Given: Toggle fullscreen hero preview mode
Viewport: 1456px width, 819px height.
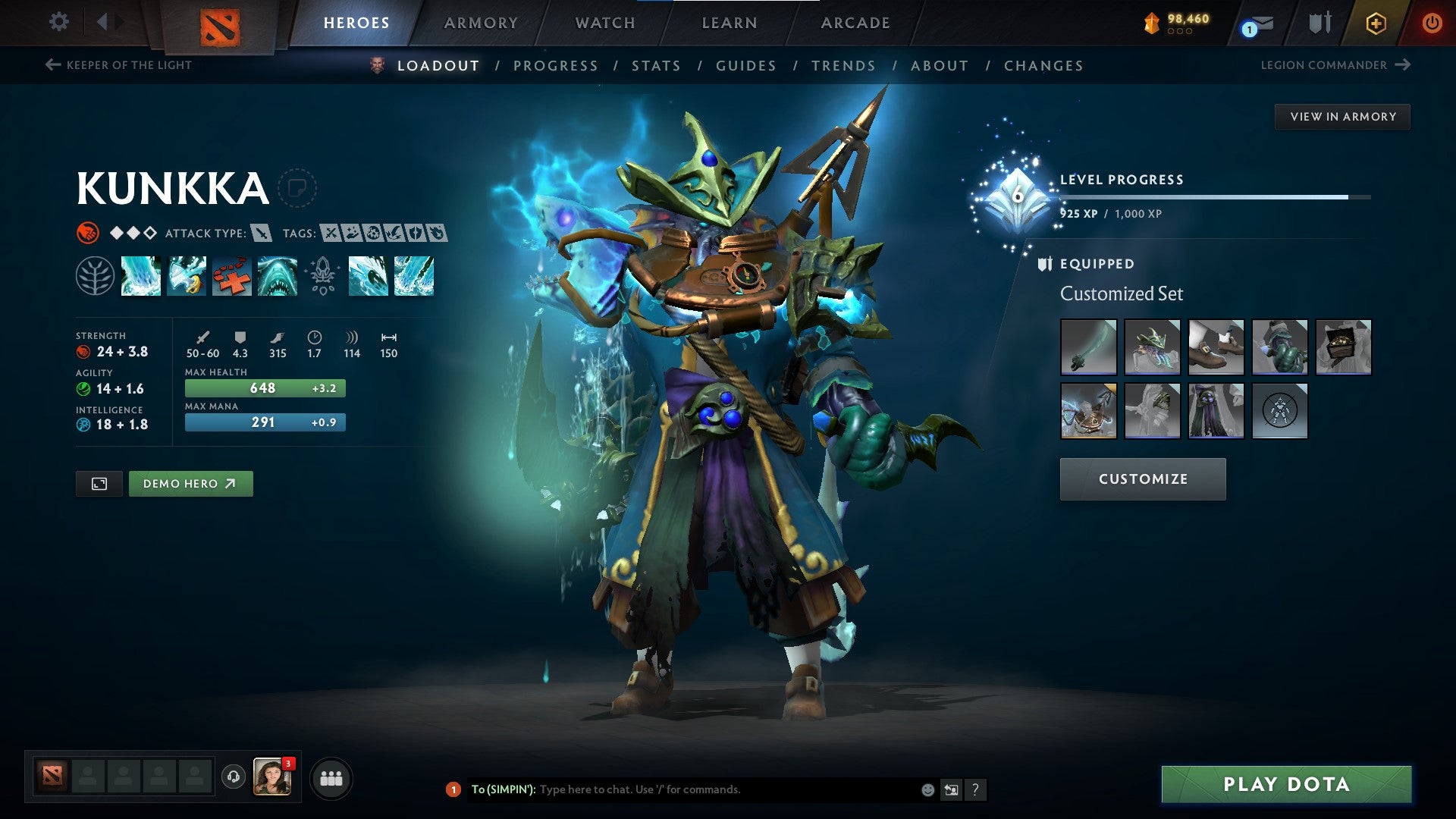Looking at the screenshot, I should pos(99,483).
